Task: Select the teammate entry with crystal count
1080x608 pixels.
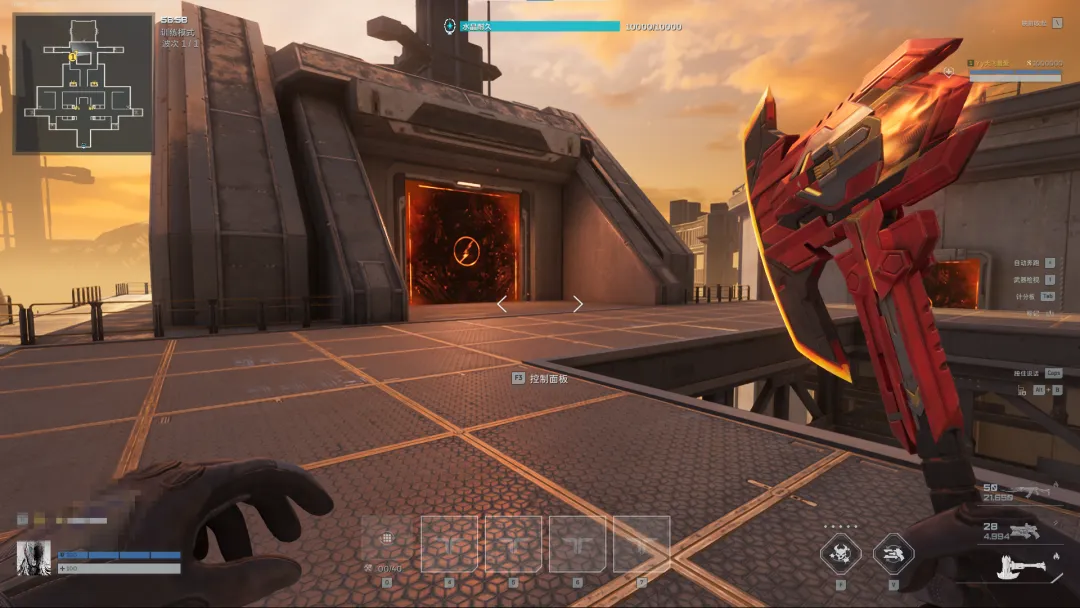Action: [1014, 69]
